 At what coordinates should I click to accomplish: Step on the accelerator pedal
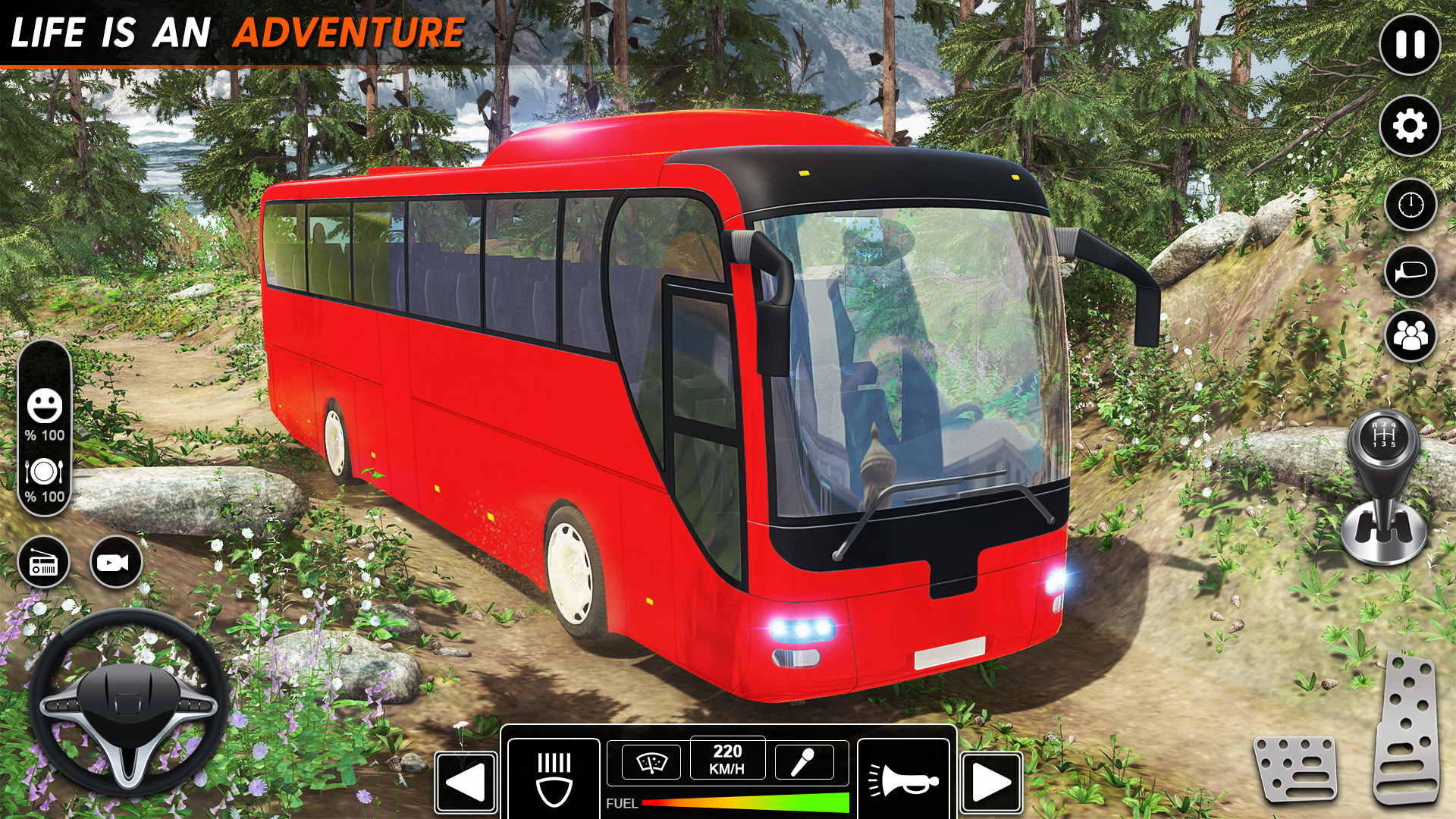1407,728
